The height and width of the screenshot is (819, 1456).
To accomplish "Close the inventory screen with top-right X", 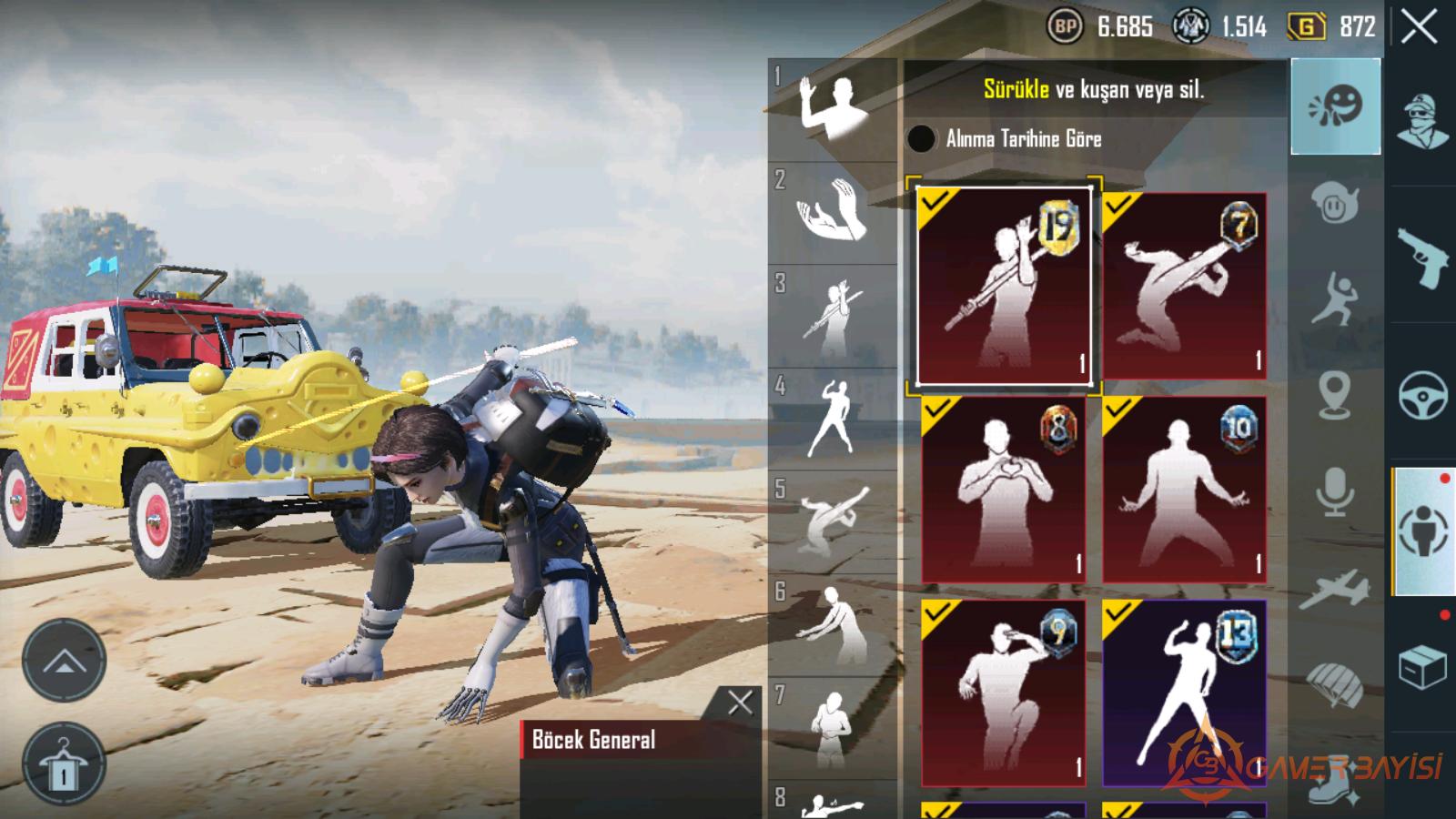I will point(1419,27).
